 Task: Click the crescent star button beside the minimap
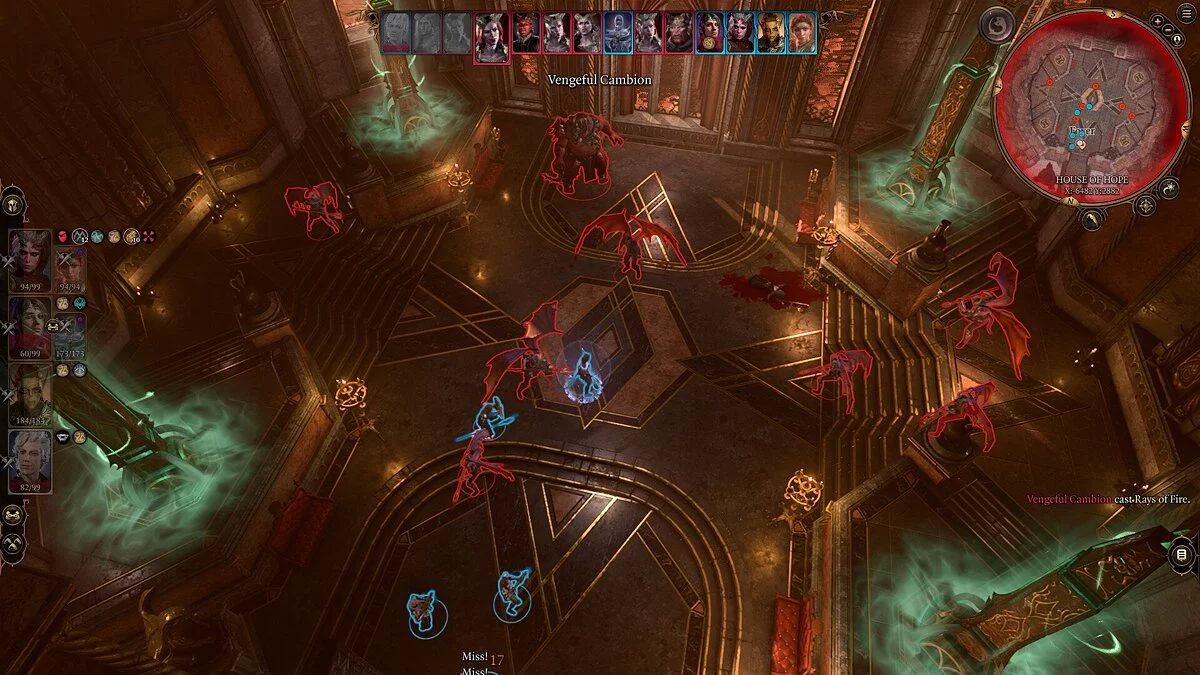pos(1169,188)
